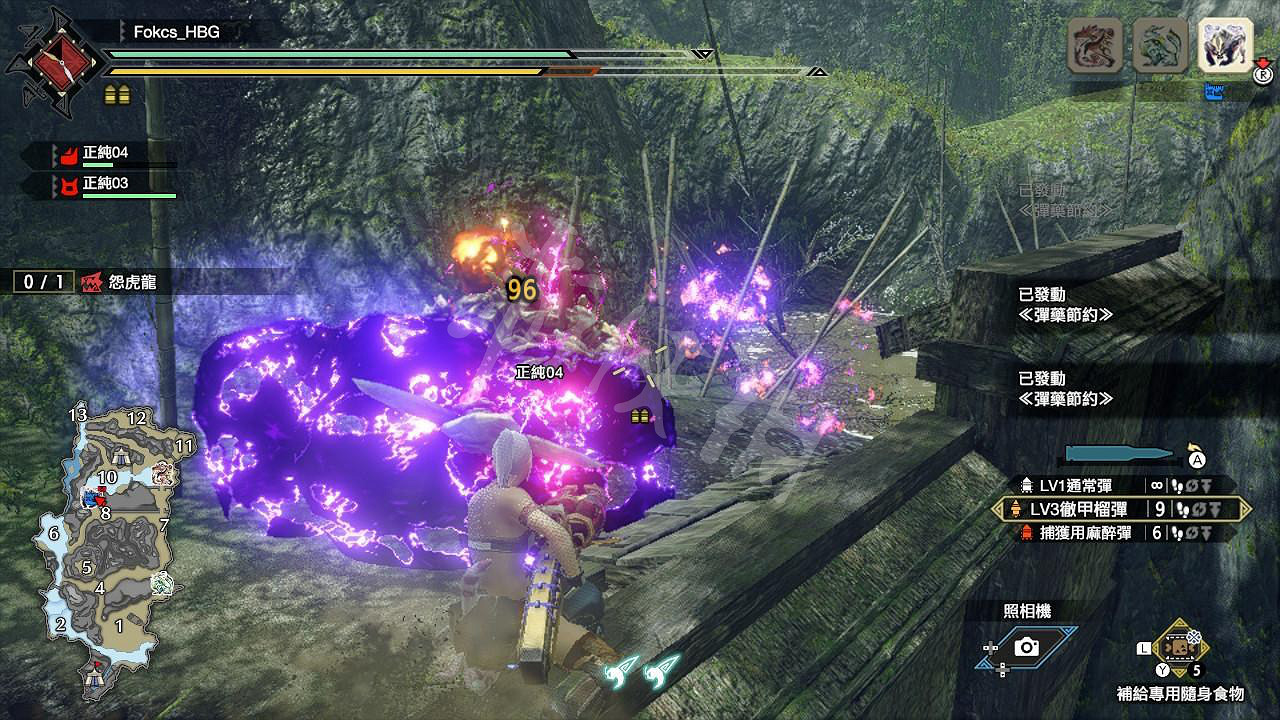
Task: Select the Magnamalo monster icon top right
Action: pyautogui.click(x=1223, y=45)
